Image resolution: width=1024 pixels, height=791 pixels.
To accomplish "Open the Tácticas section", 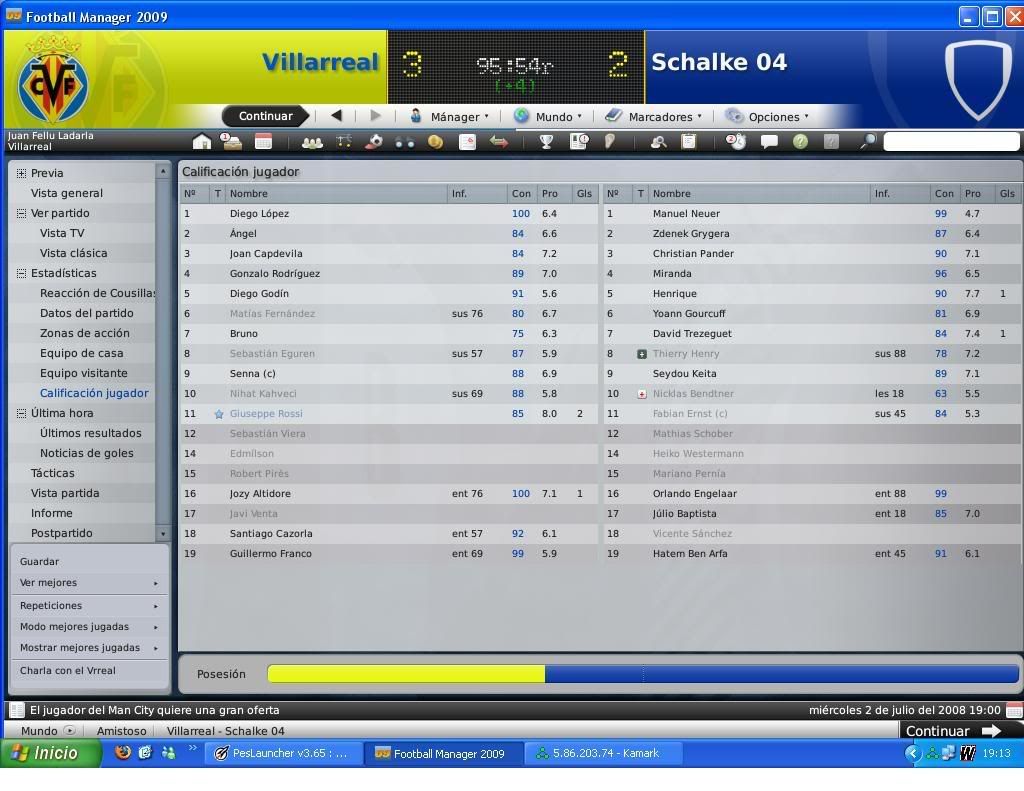I will pos(52,473).
